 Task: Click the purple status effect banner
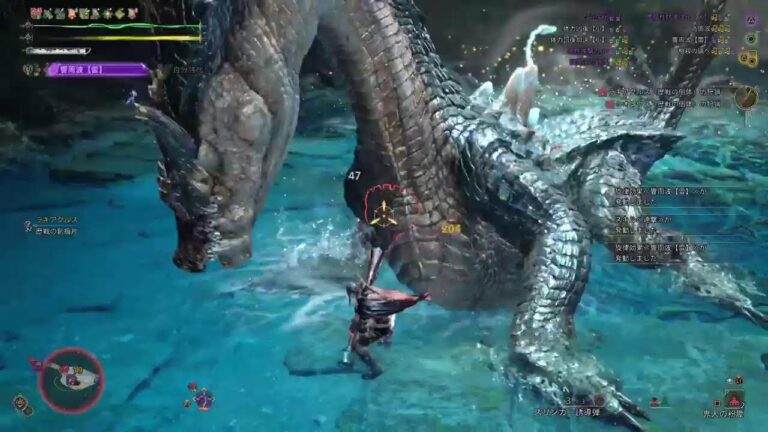coord(98,70)
